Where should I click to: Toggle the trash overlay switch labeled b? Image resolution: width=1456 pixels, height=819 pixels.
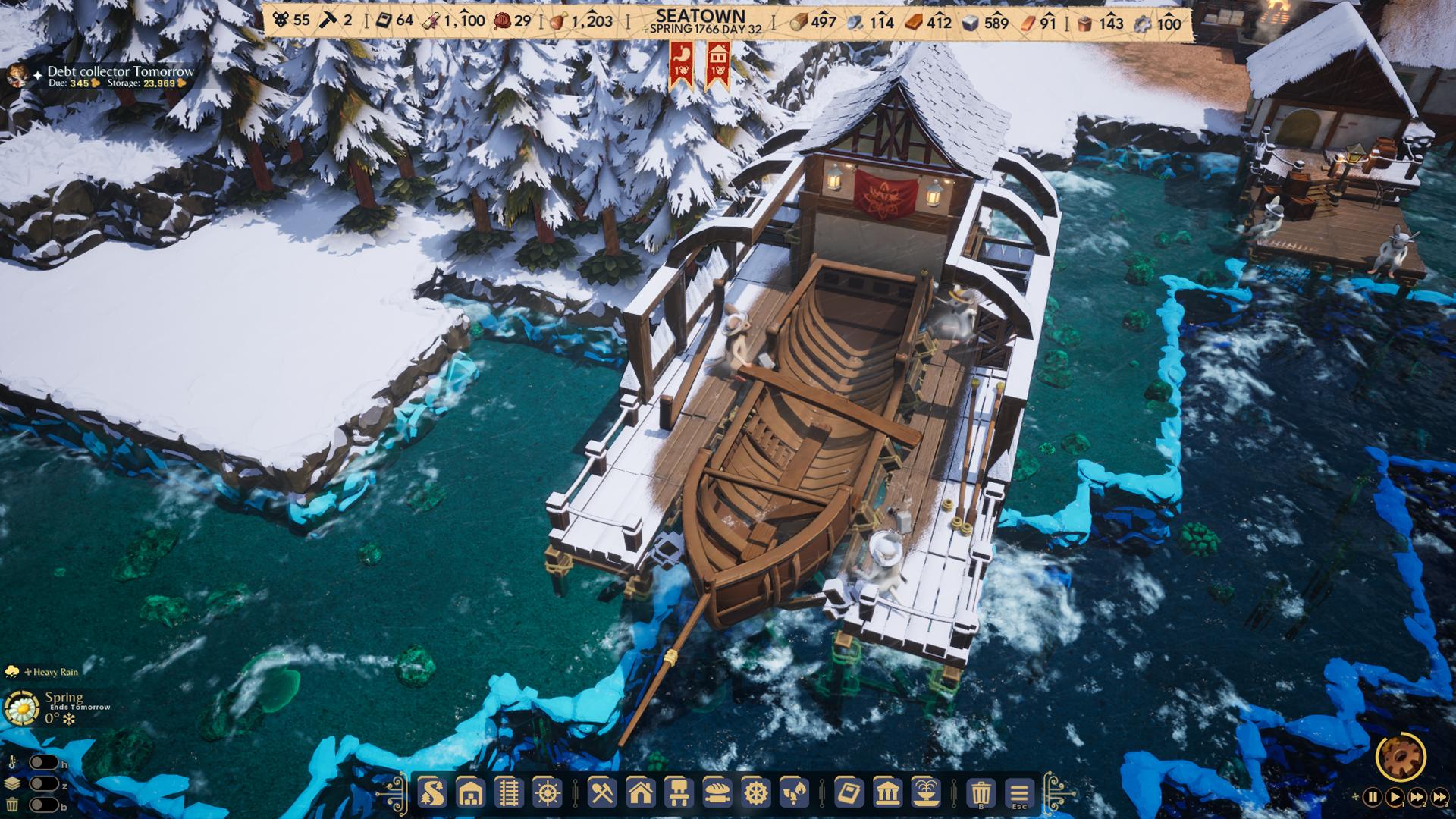(x=43, y=805)
